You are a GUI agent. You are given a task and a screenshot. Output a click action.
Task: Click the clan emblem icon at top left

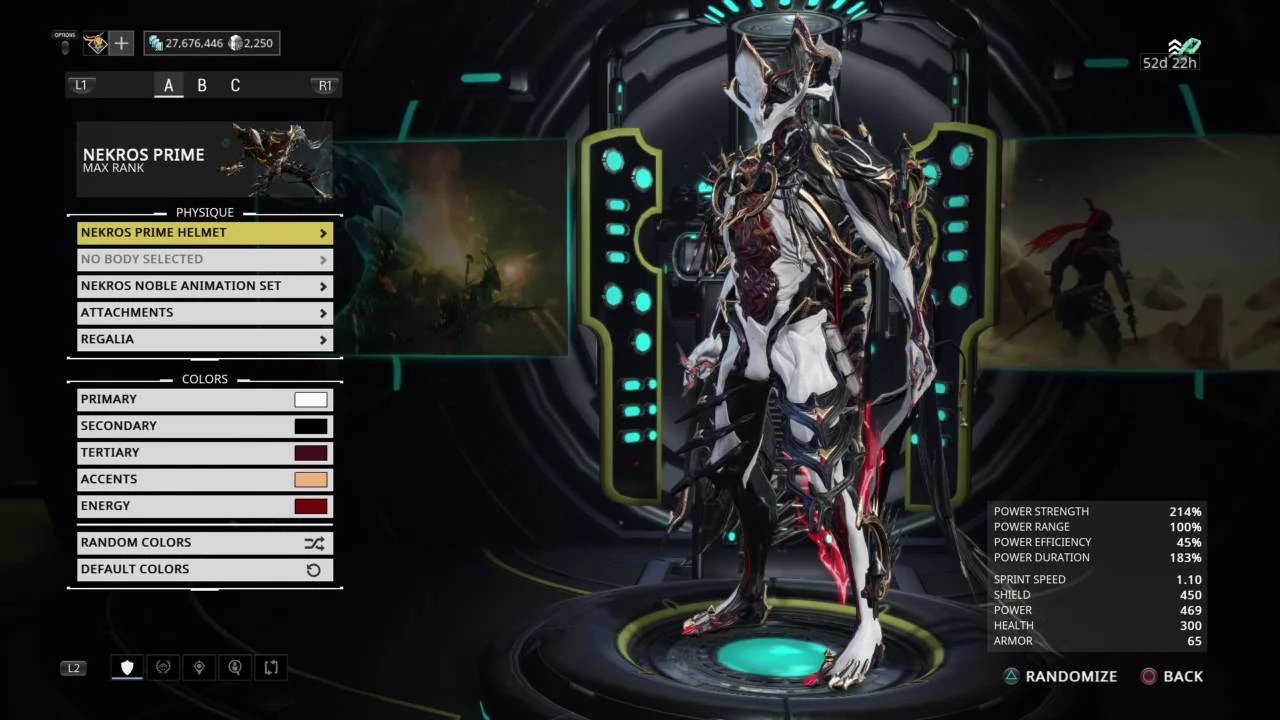(95, 43)
